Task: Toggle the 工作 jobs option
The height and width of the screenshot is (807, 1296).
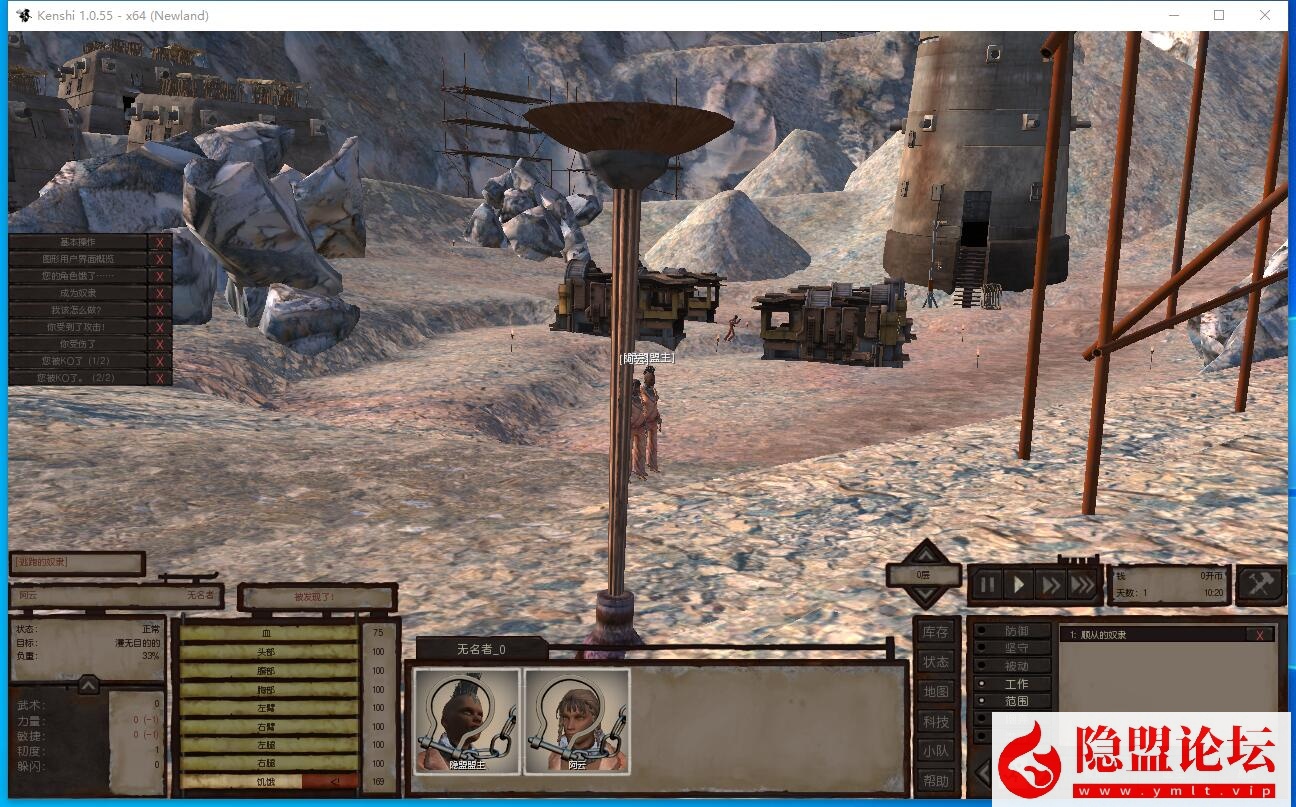Action: pos(1014,684)
